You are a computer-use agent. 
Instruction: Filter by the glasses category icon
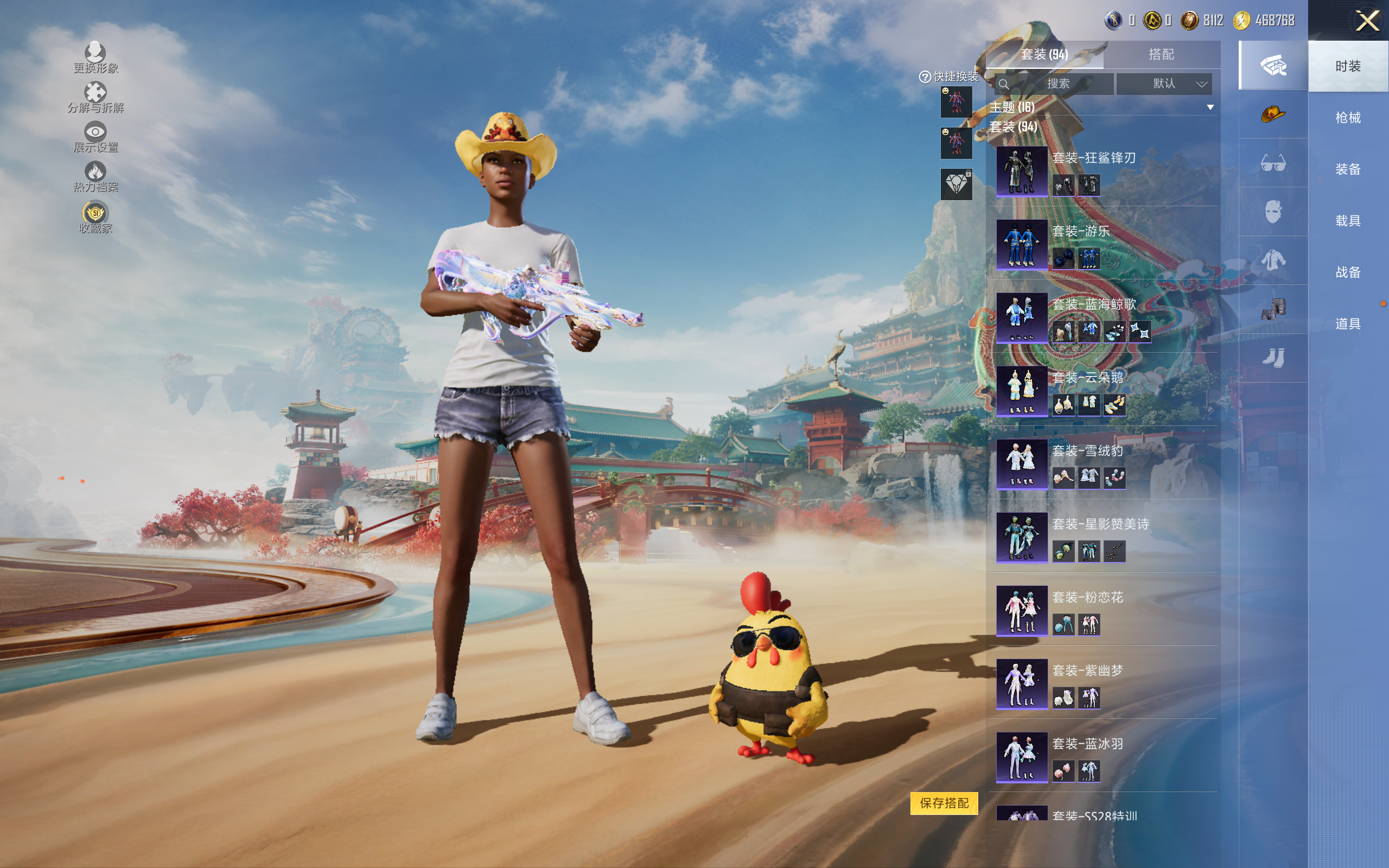[1272, 164]
